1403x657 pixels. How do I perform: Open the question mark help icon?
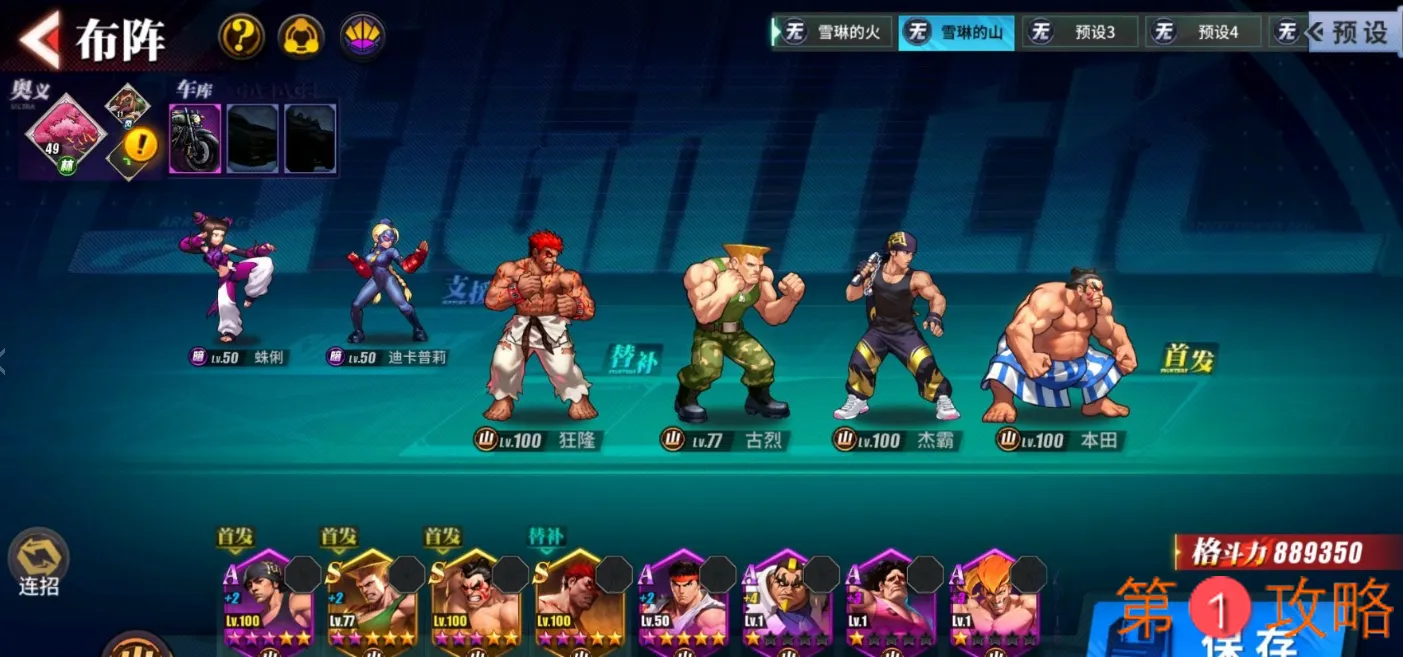(x=241, y=37)
